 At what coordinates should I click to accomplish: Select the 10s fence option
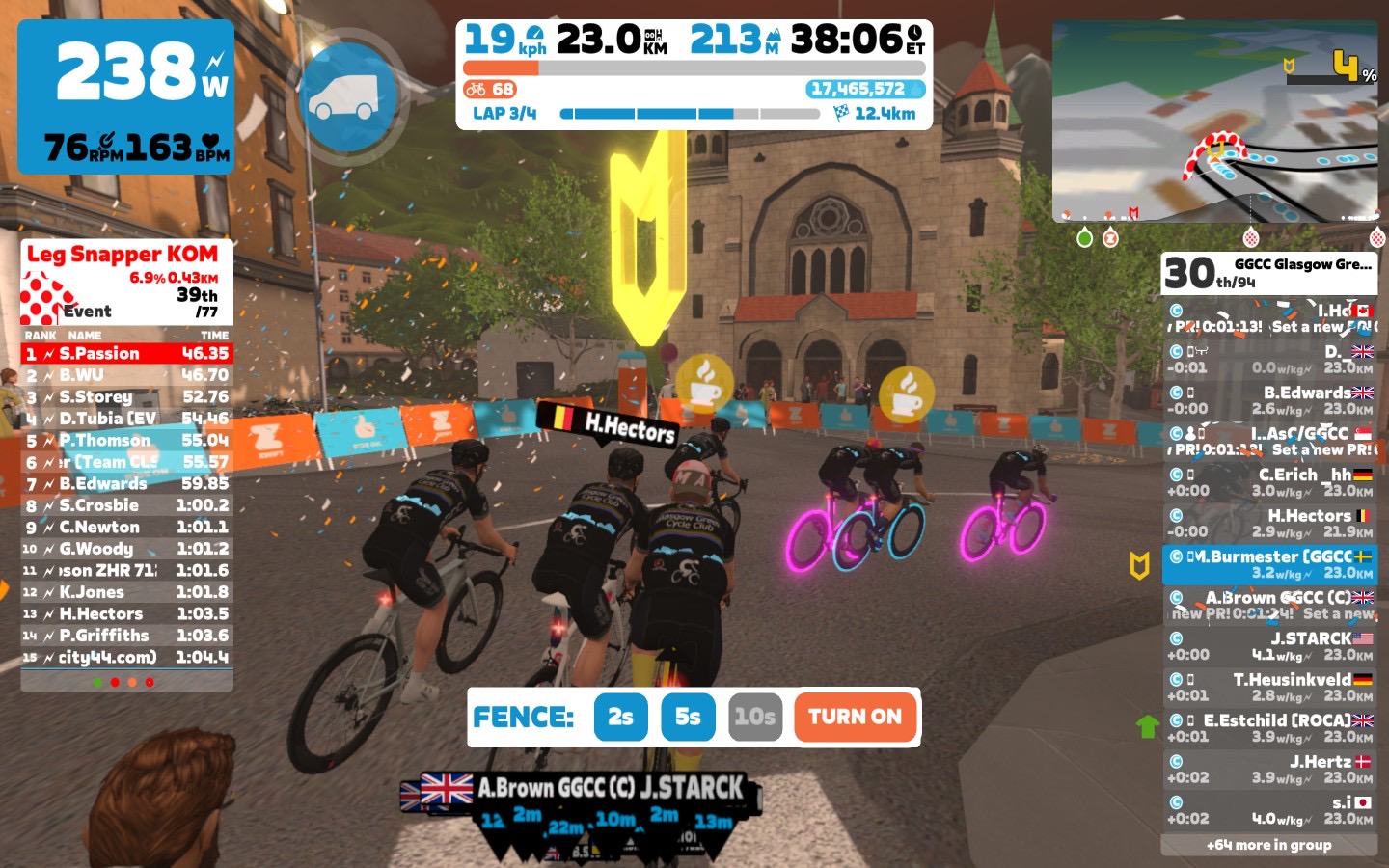754,717
